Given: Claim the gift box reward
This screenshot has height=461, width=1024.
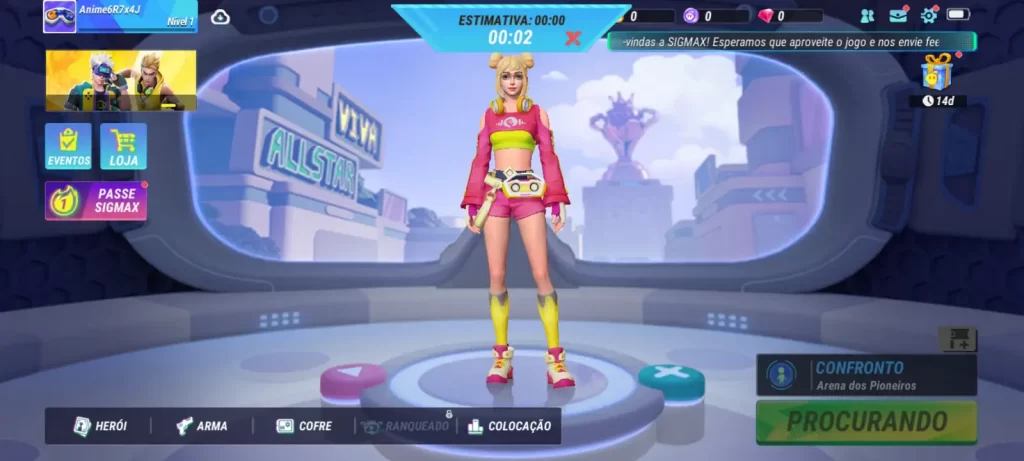Looking at the screenshot, I should (x=937, y=72).
